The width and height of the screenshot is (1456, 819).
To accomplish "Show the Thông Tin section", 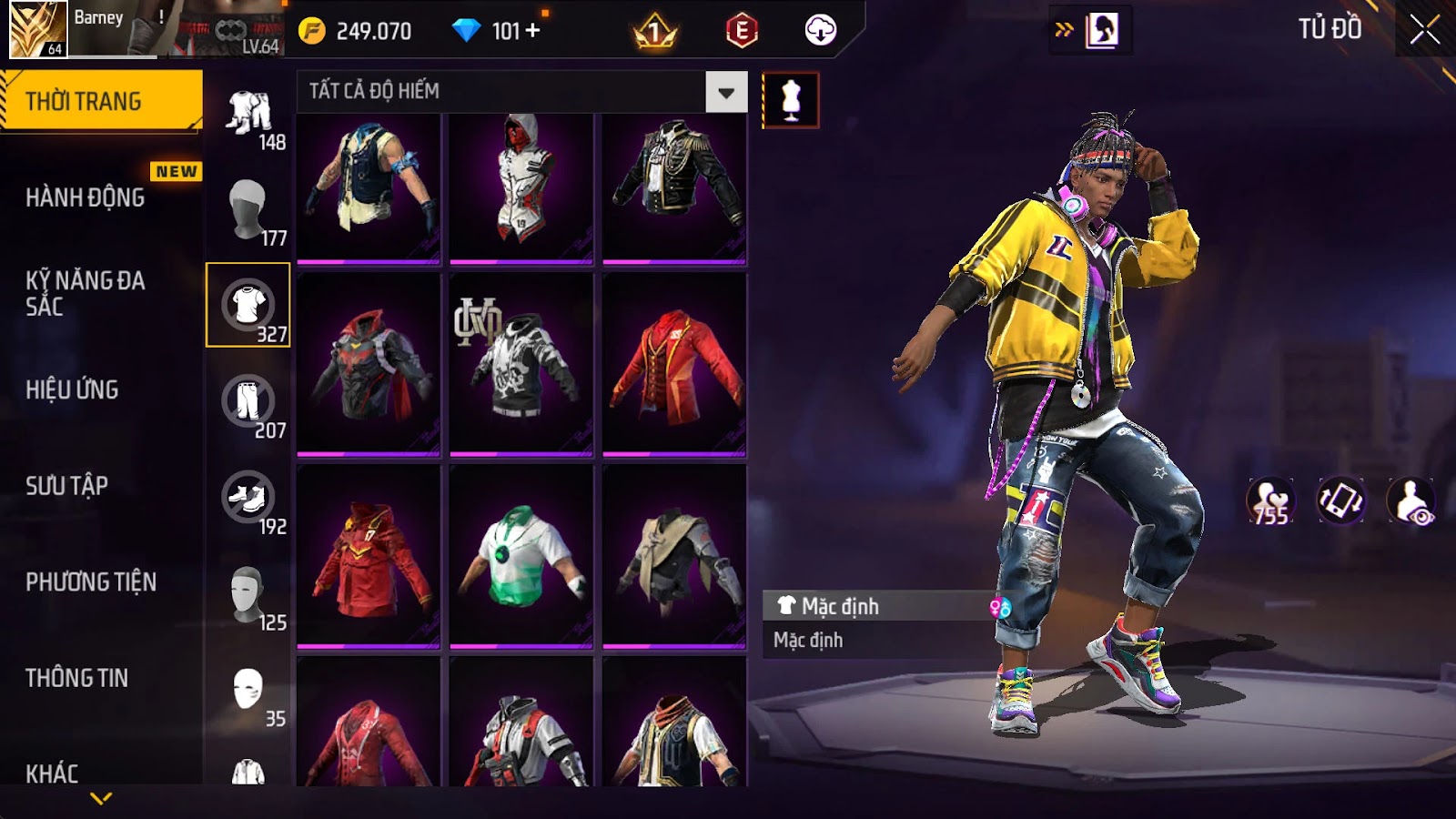I will pyautogui.click(x=76, y=678).
